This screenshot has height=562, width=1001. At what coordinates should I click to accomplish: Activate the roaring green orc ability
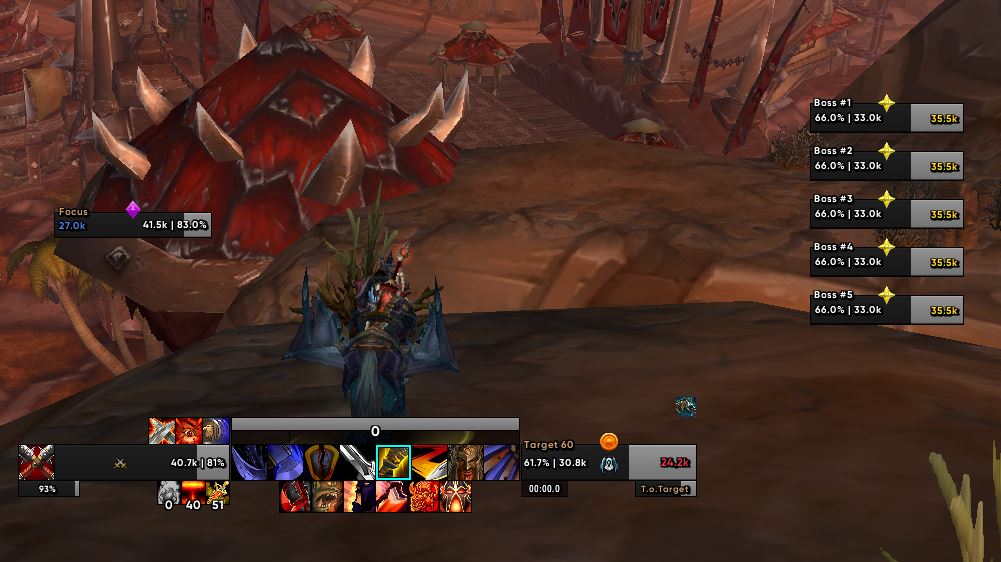326,496
